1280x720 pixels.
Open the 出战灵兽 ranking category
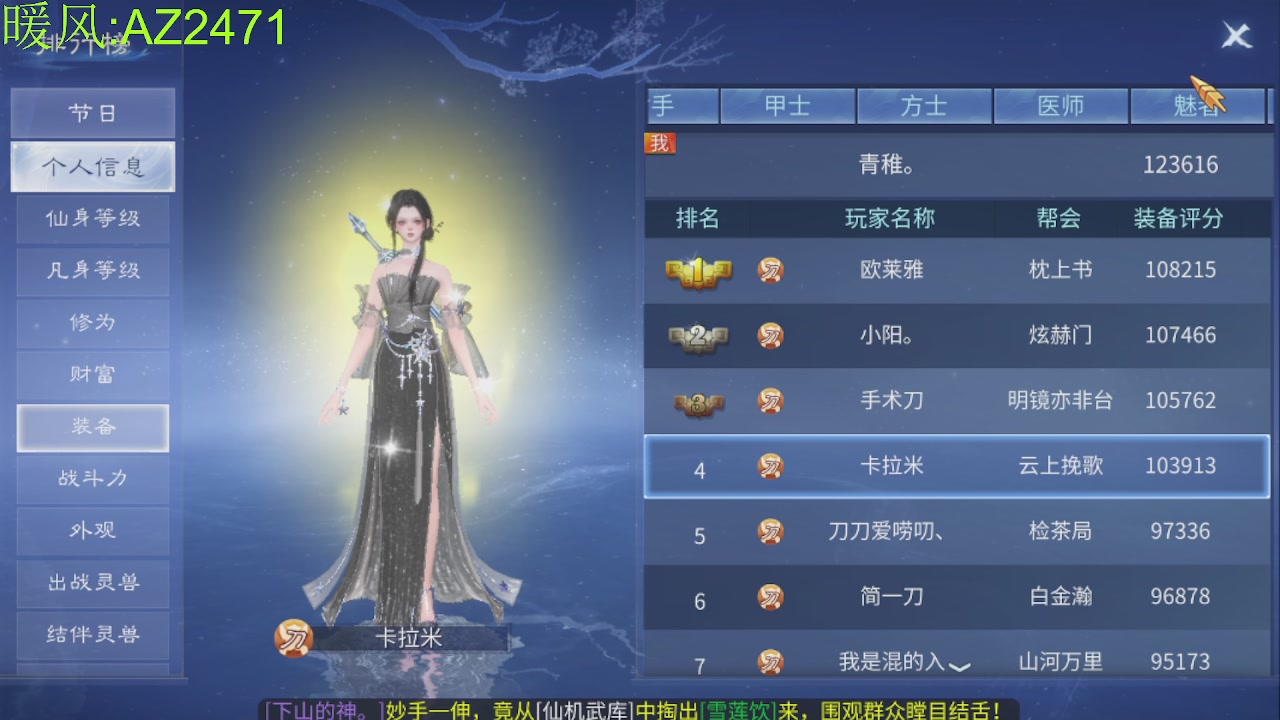pos(93,583)
